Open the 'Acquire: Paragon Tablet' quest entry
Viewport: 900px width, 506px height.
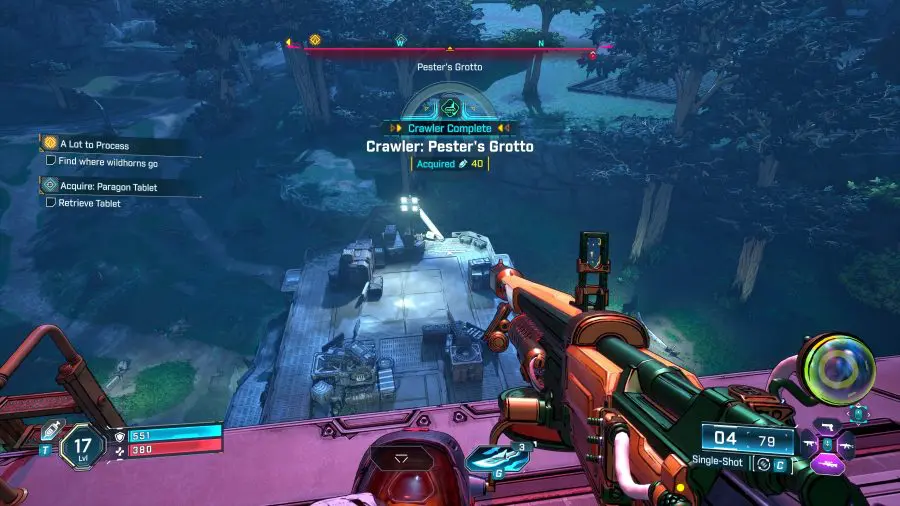[96, 186]
